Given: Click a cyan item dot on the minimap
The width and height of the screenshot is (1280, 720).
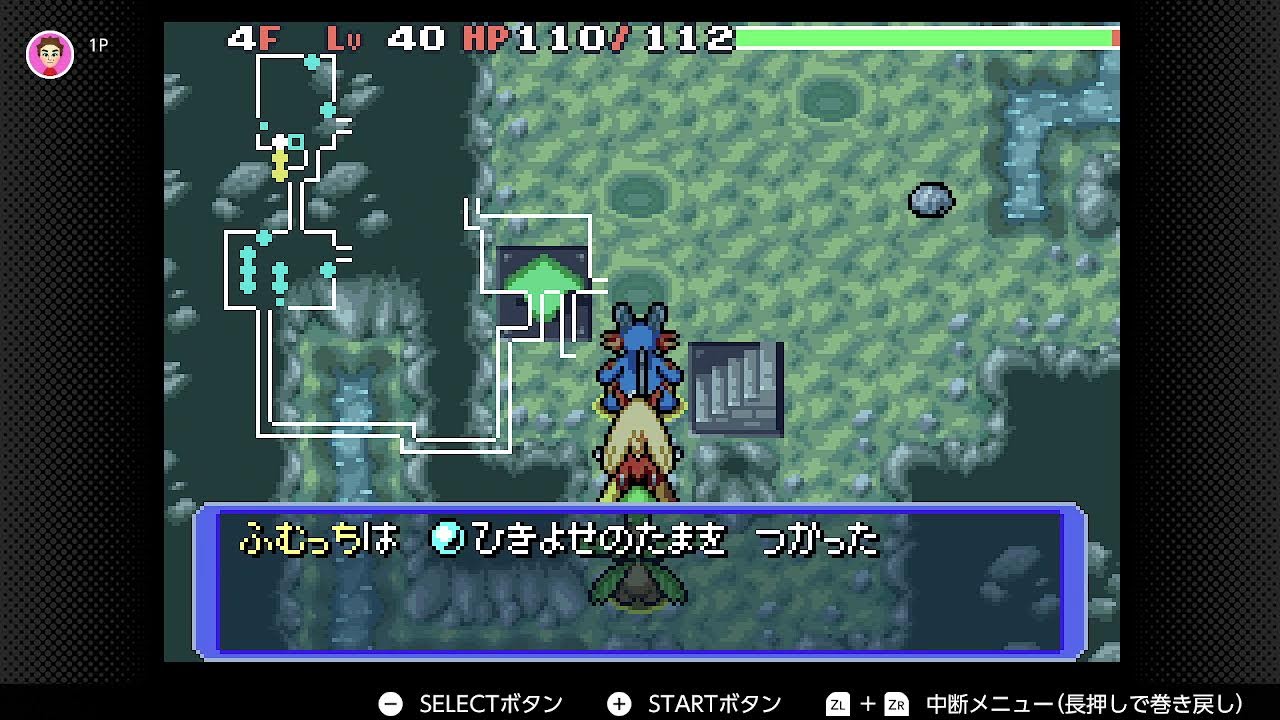Looking at the screenshot, I should [311, 63].
